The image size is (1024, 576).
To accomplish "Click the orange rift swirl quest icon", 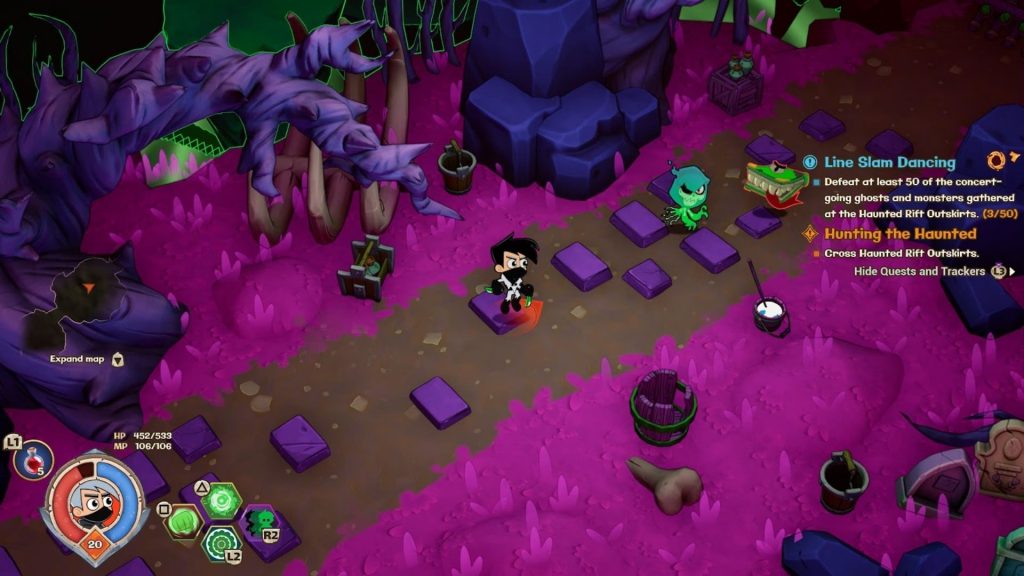I will [x=996, y=160].
